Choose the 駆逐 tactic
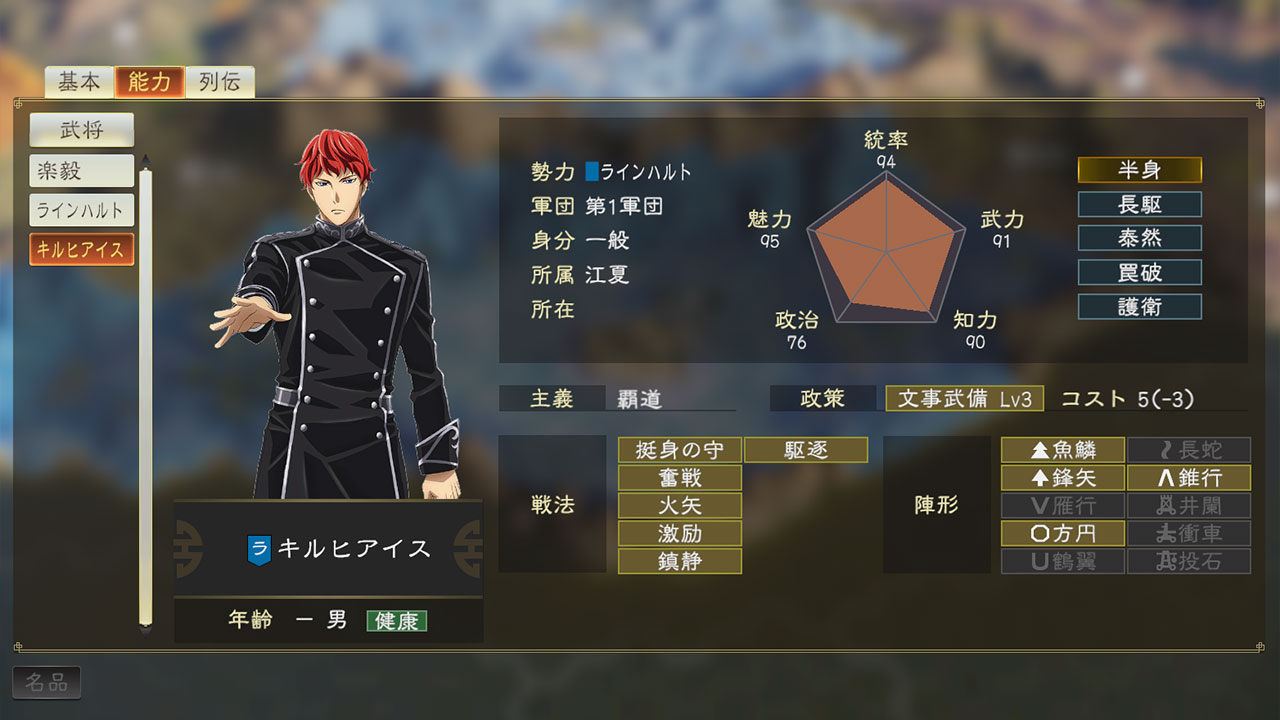The width and height of the screenshot is (1280, 720). tap(806, 450)
